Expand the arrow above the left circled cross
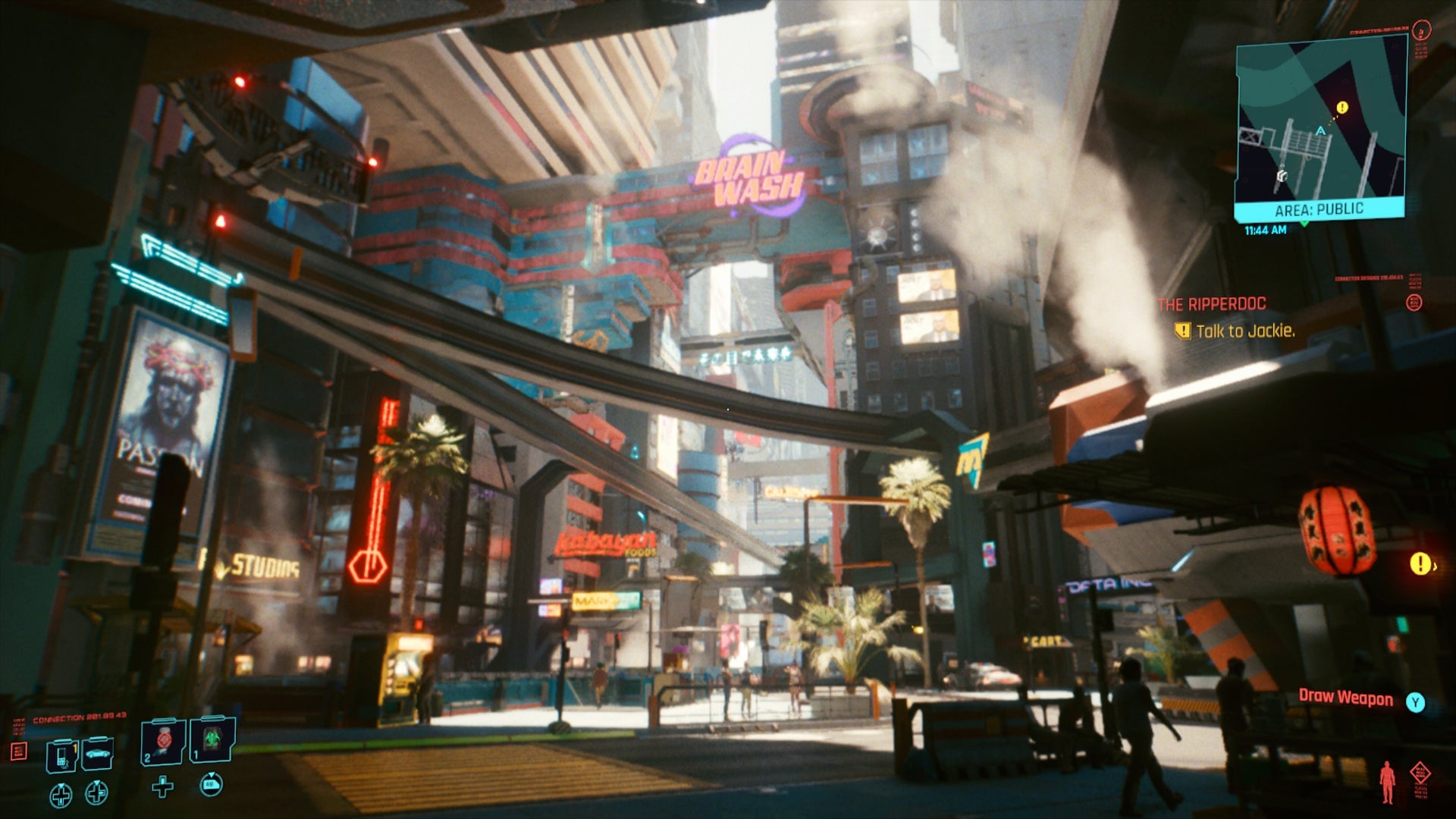1456x819 pixels. pos(61,786)
